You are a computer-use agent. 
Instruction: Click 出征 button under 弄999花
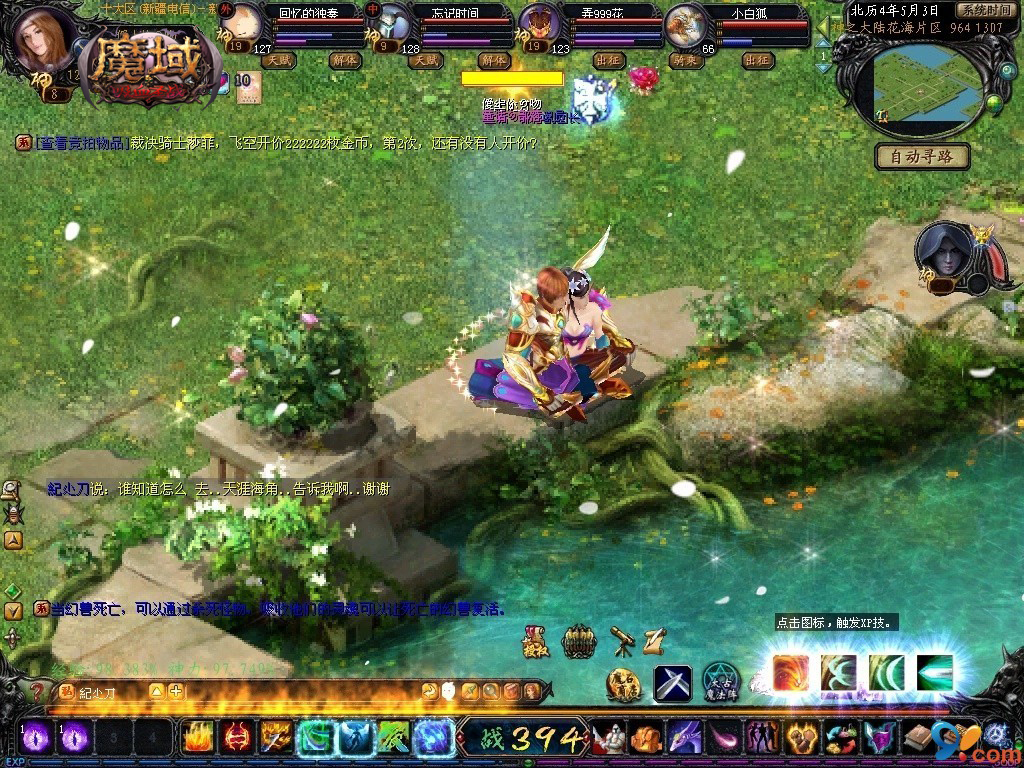tap(608, 60)
